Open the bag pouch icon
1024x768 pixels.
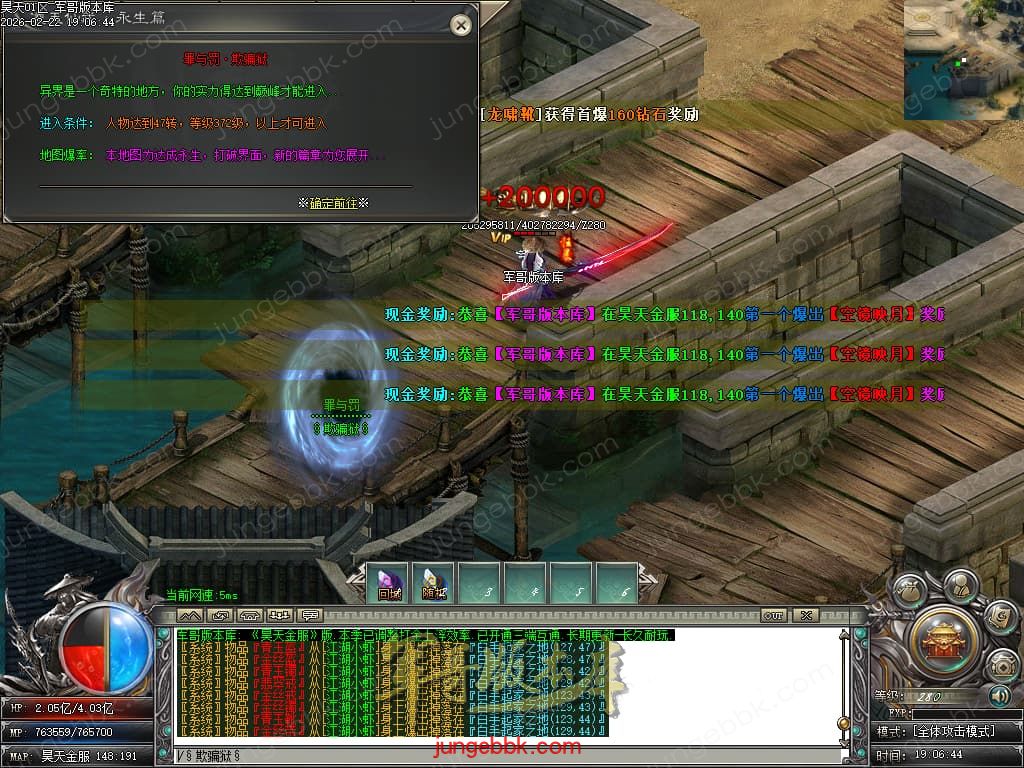click(x=909, y=592)
